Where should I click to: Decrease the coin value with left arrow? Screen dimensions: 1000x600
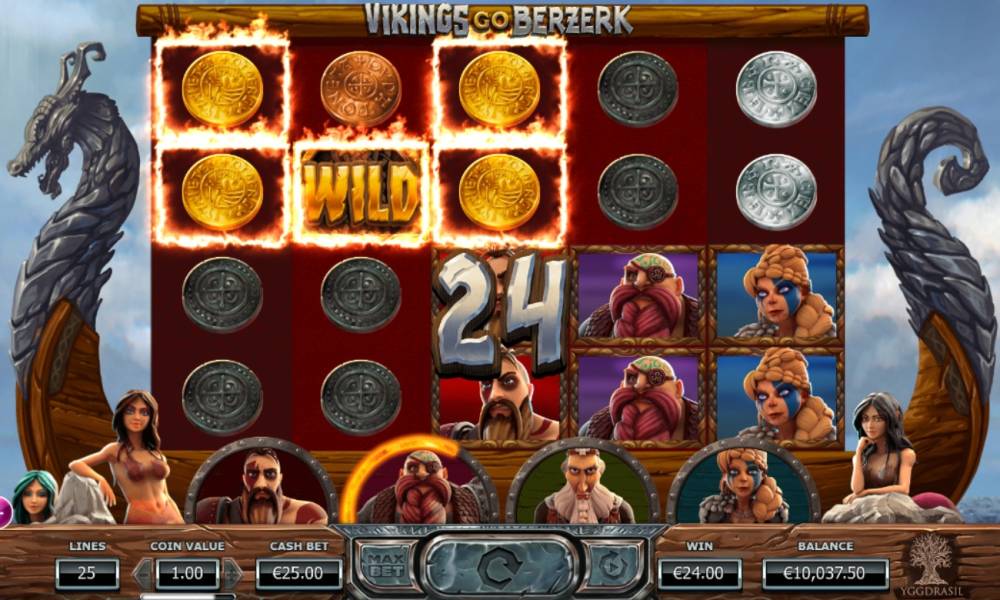pos(143,573)
